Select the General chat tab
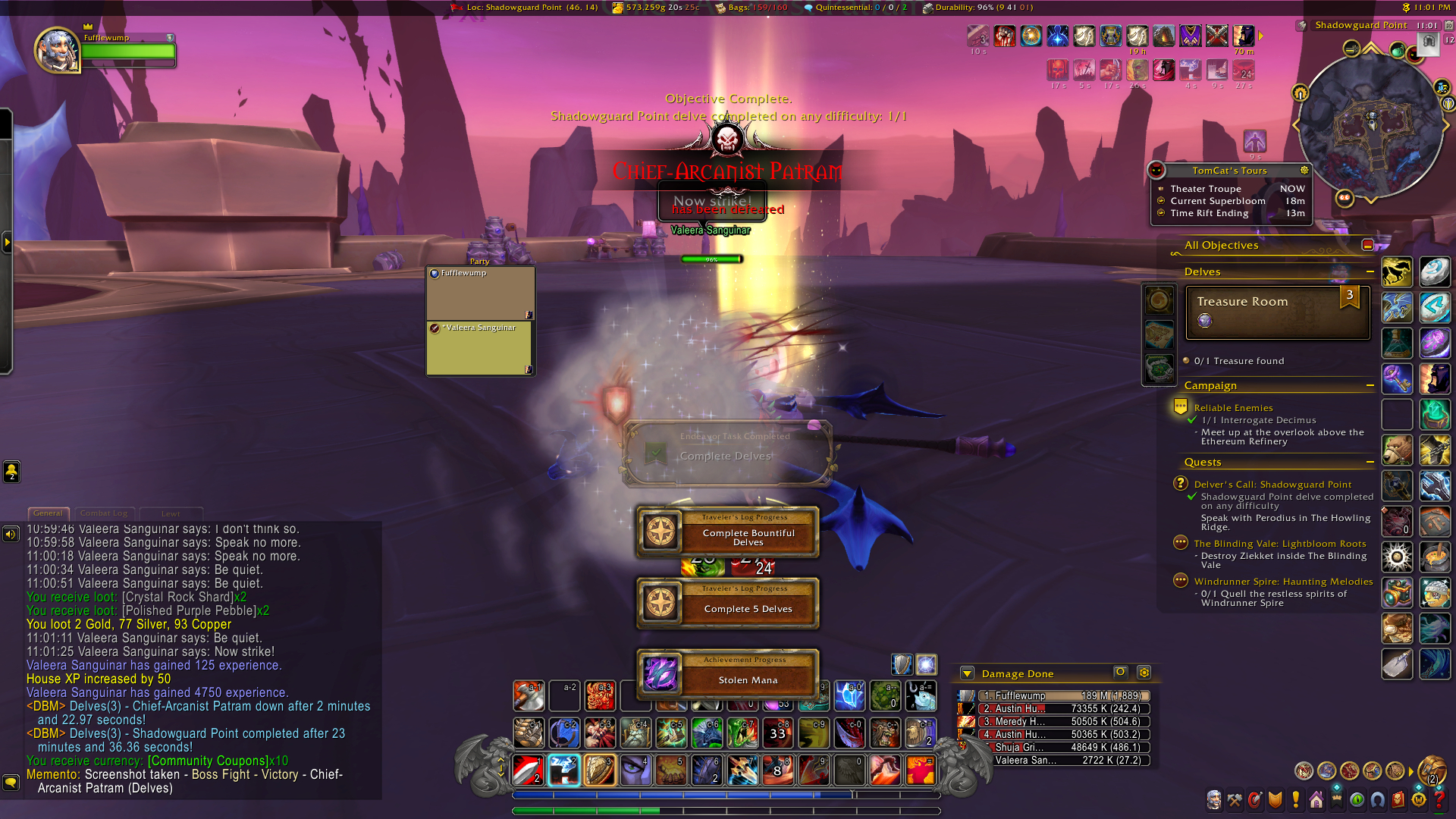The height and width of the screenshot is (819, 1456). point(48,513)
